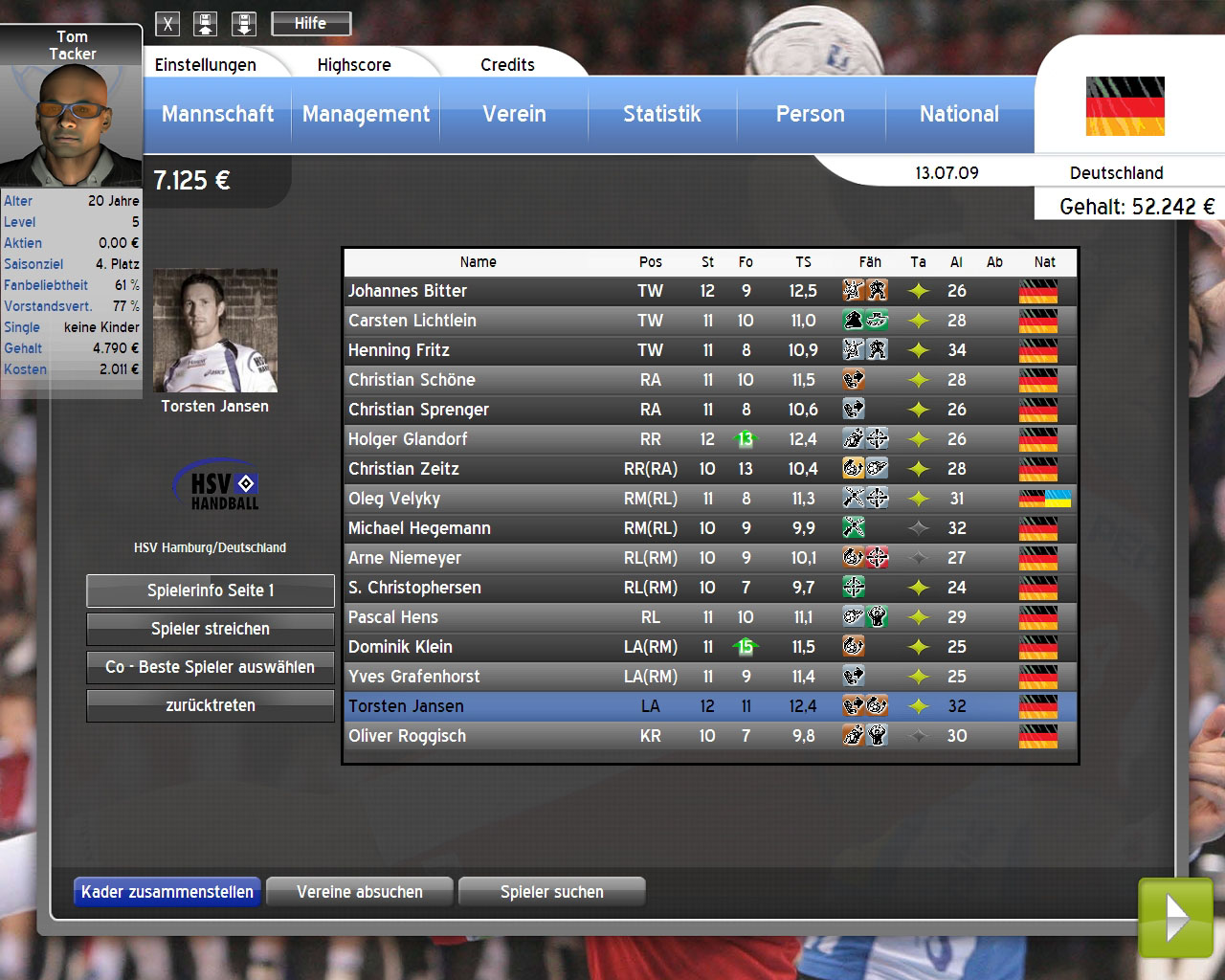This screenshot has width=1225, height=980.
Task: Click the Germany flag in the top corner
Action: point(1124,105)
